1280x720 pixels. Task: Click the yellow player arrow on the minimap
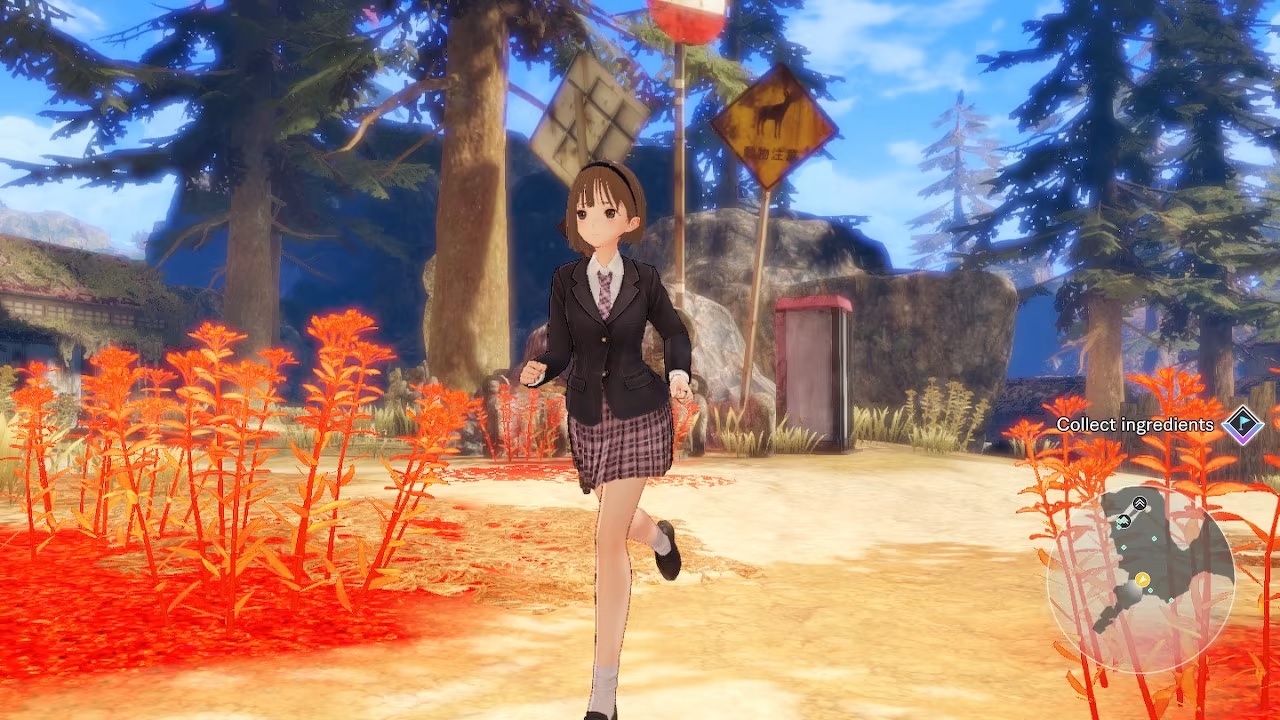click(1142, 579)
